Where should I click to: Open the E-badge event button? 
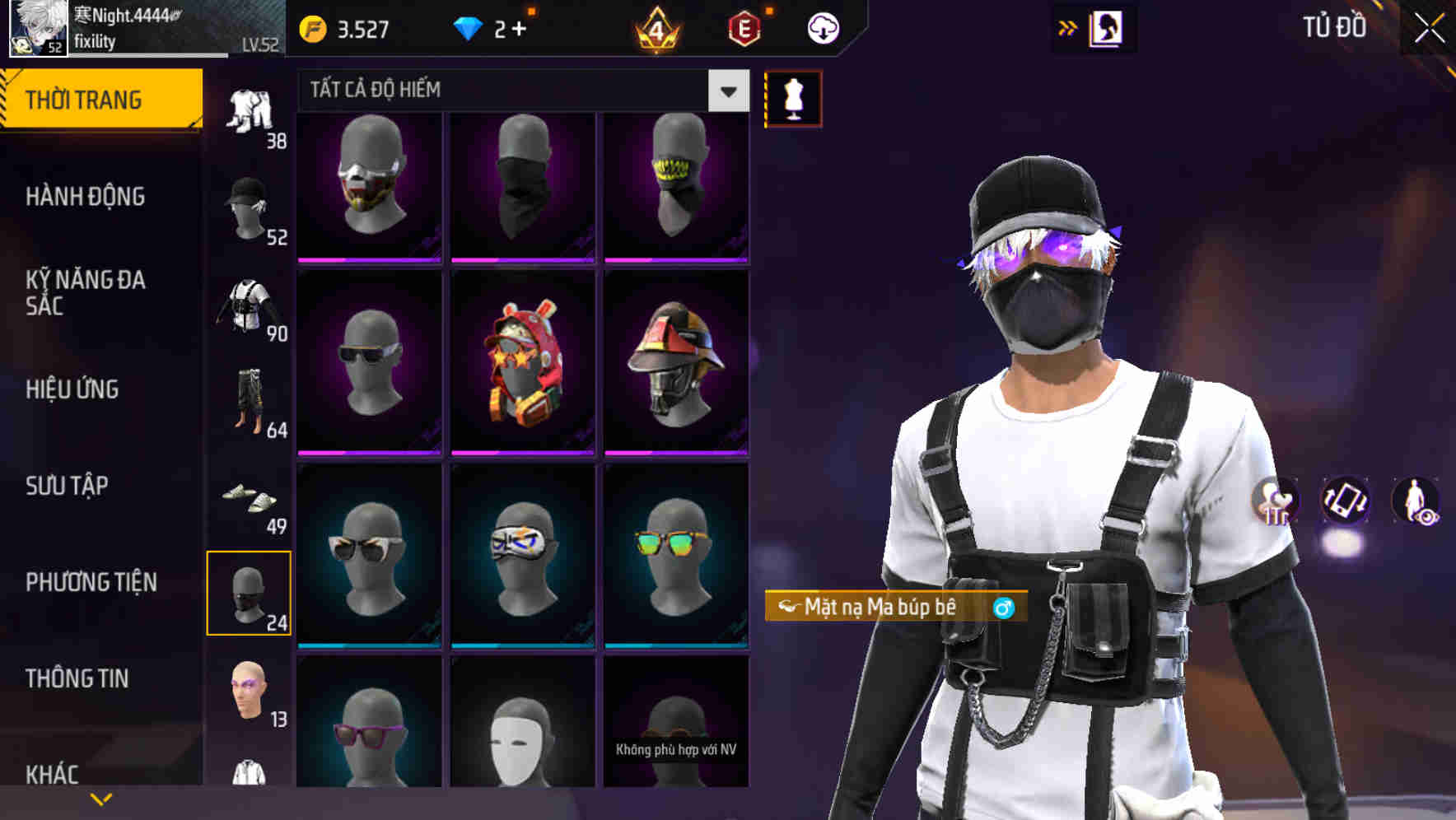click(x=743, y=27)
